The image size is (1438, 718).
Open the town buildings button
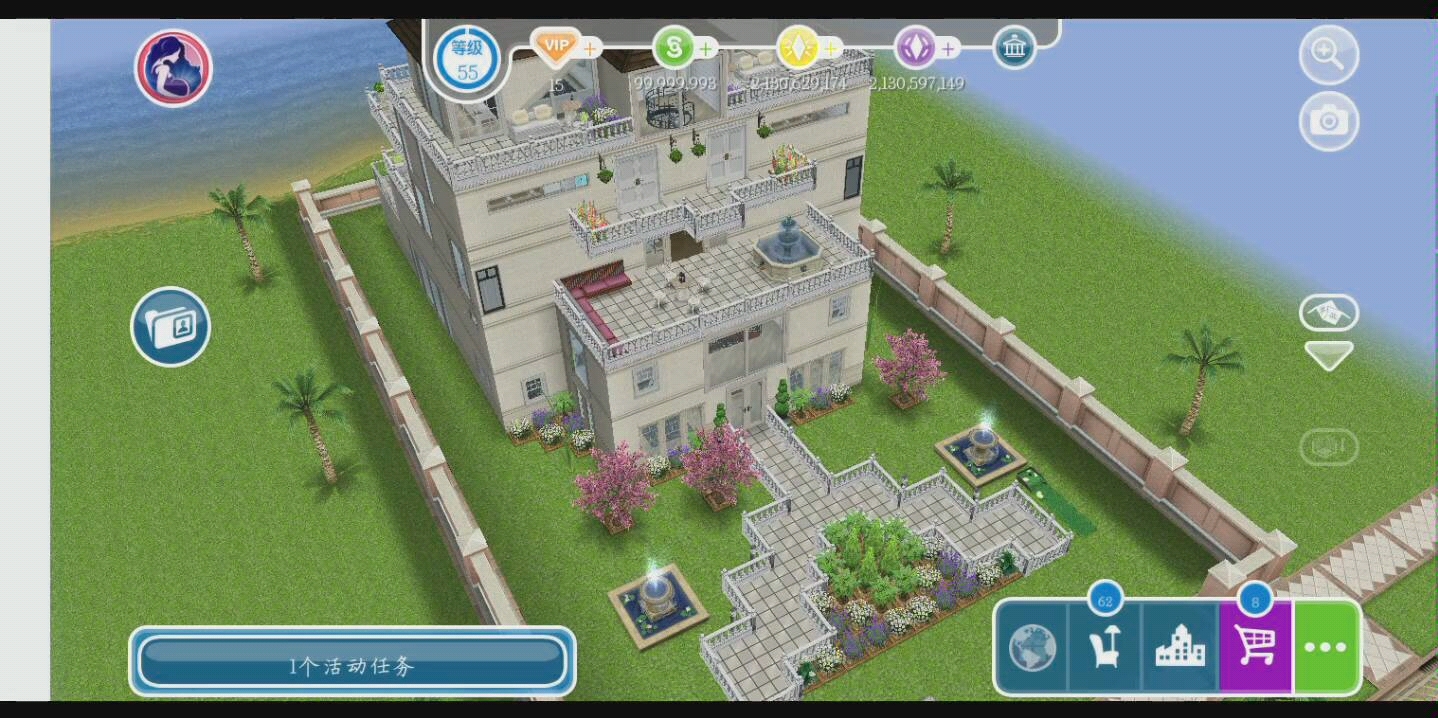coord(1180,649)
